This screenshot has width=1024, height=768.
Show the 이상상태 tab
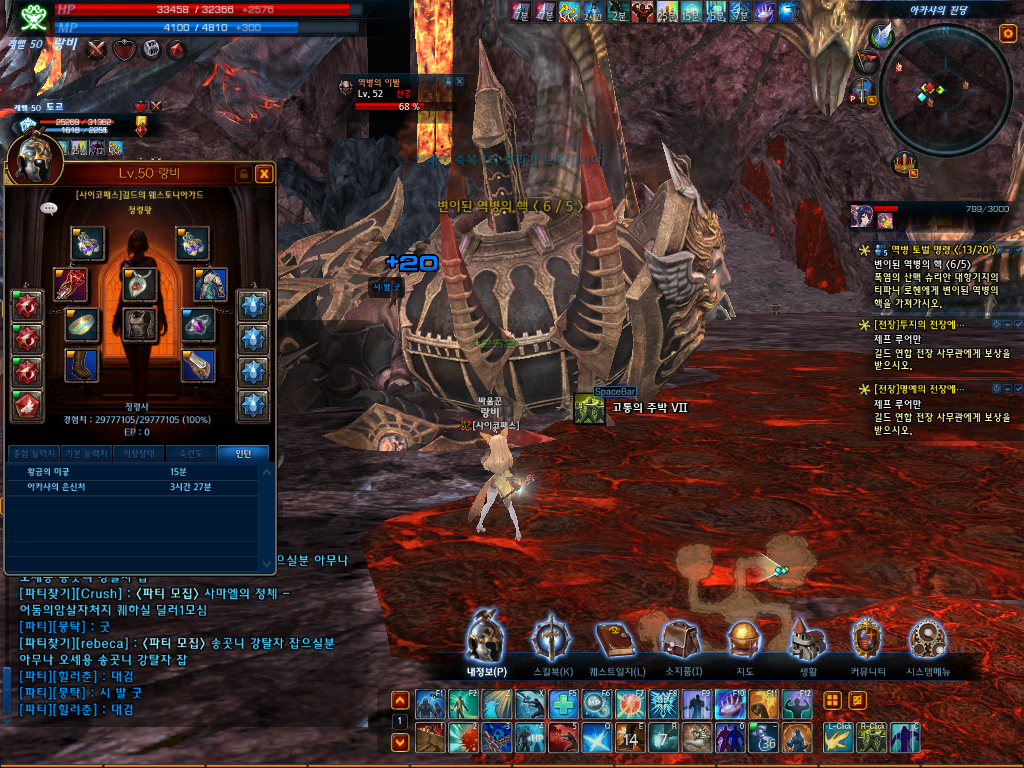138,453
